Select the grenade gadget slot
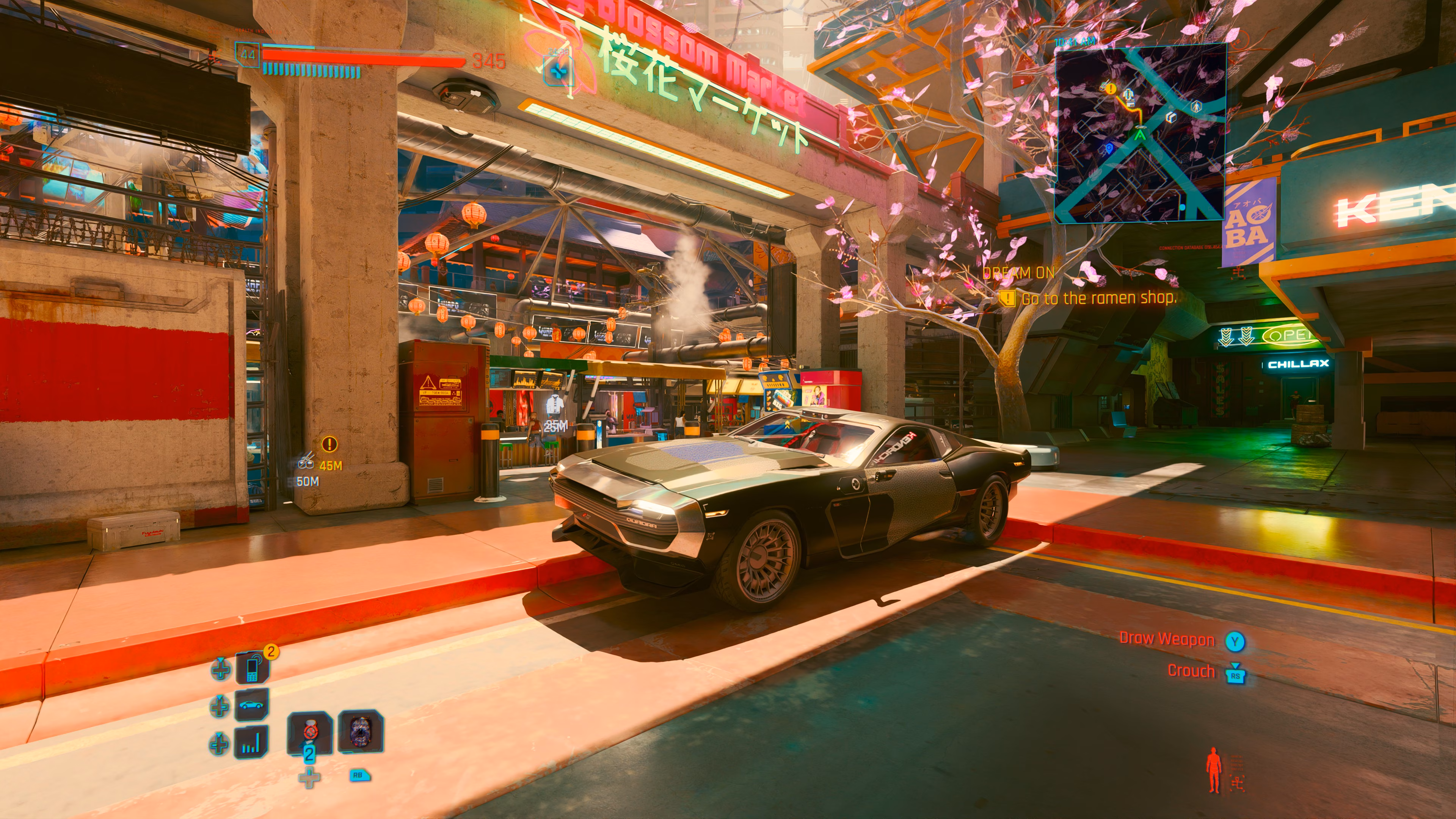Image resolution: width=1456 pixels, height=819 pixels. (361, 731)
